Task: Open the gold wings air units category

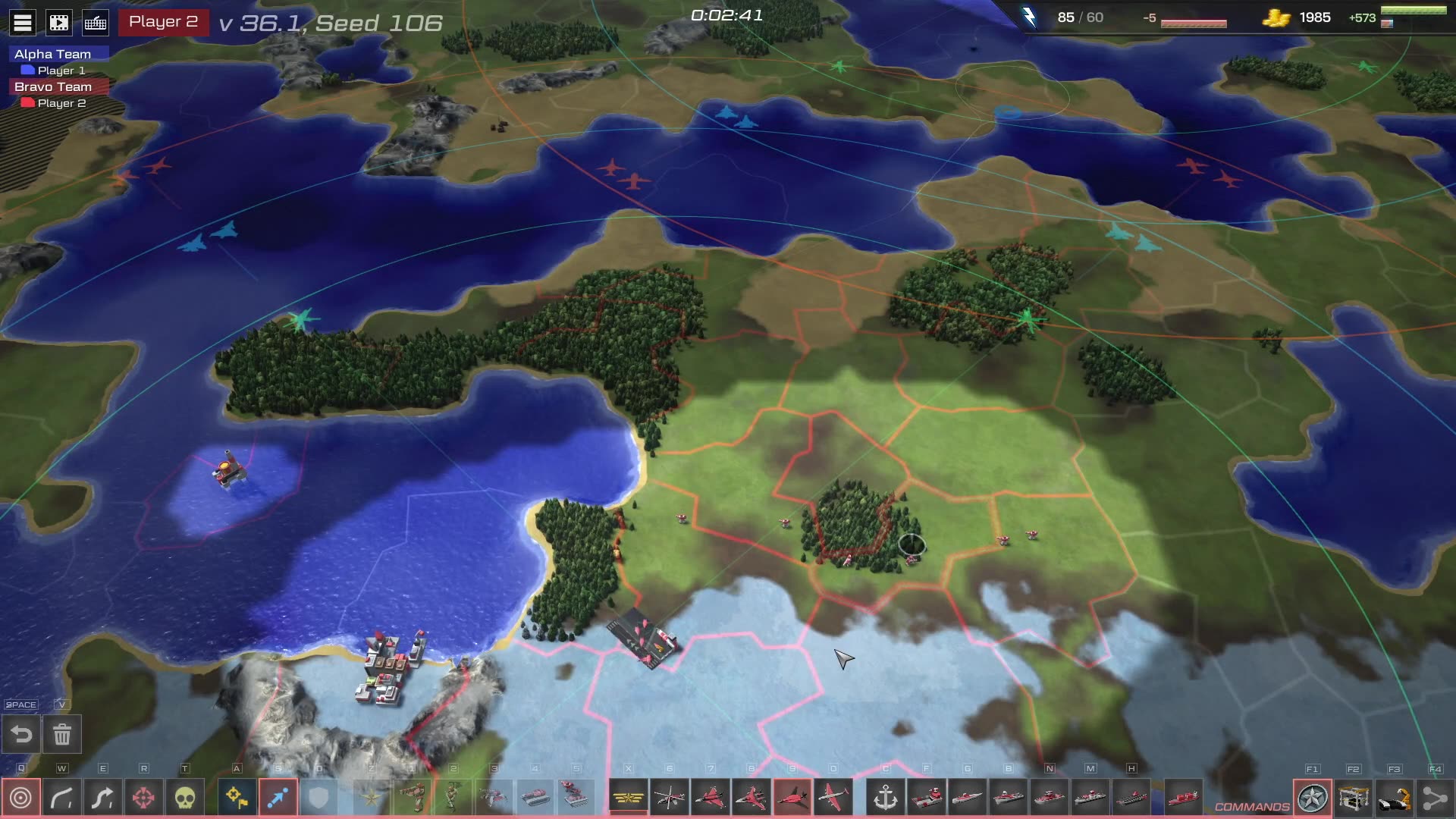Action: click(x=628, y=798)
